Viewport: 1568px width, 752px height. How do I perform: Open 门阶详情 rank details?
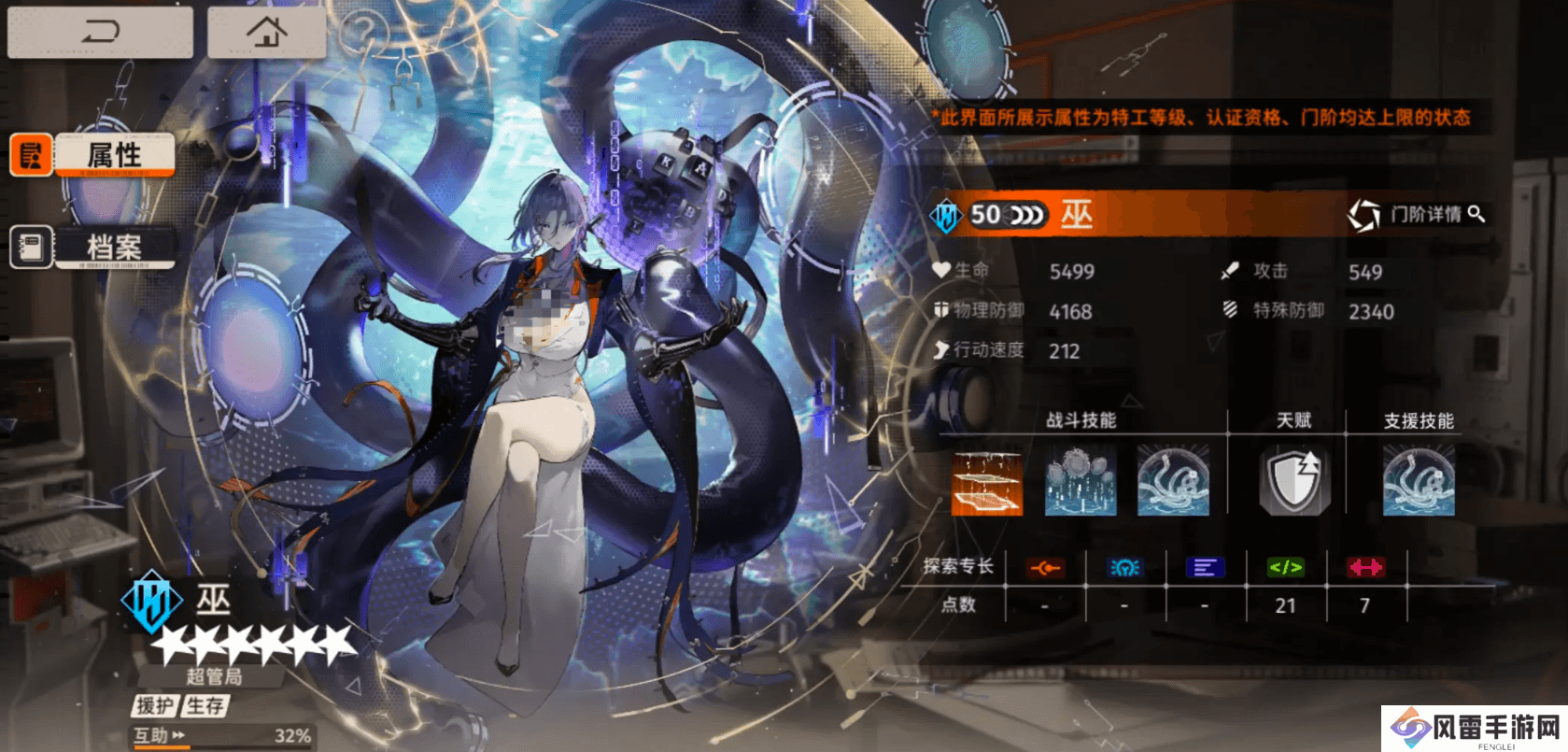click(1417, 215)
